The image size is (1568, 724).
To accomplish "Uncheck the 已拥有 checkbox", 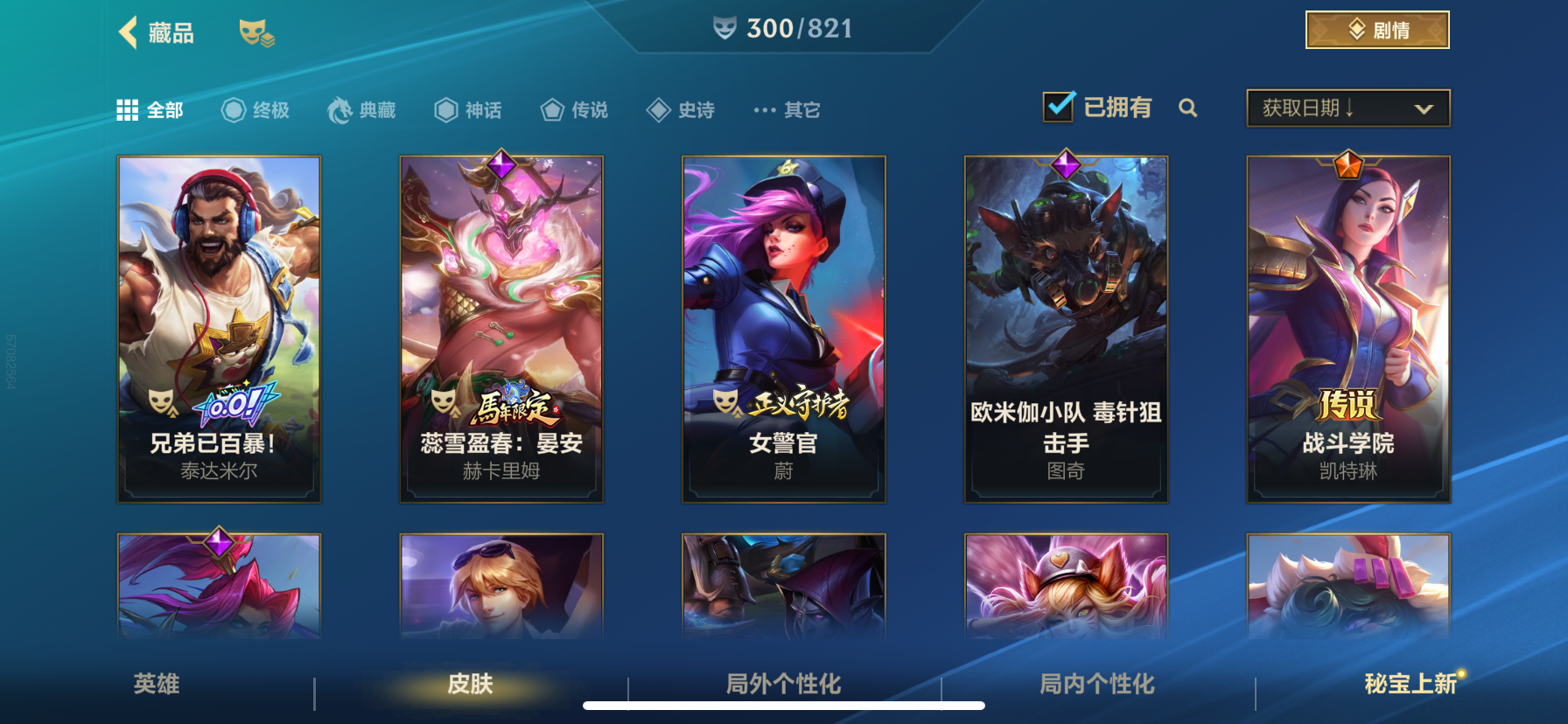I will (1060, 105).
